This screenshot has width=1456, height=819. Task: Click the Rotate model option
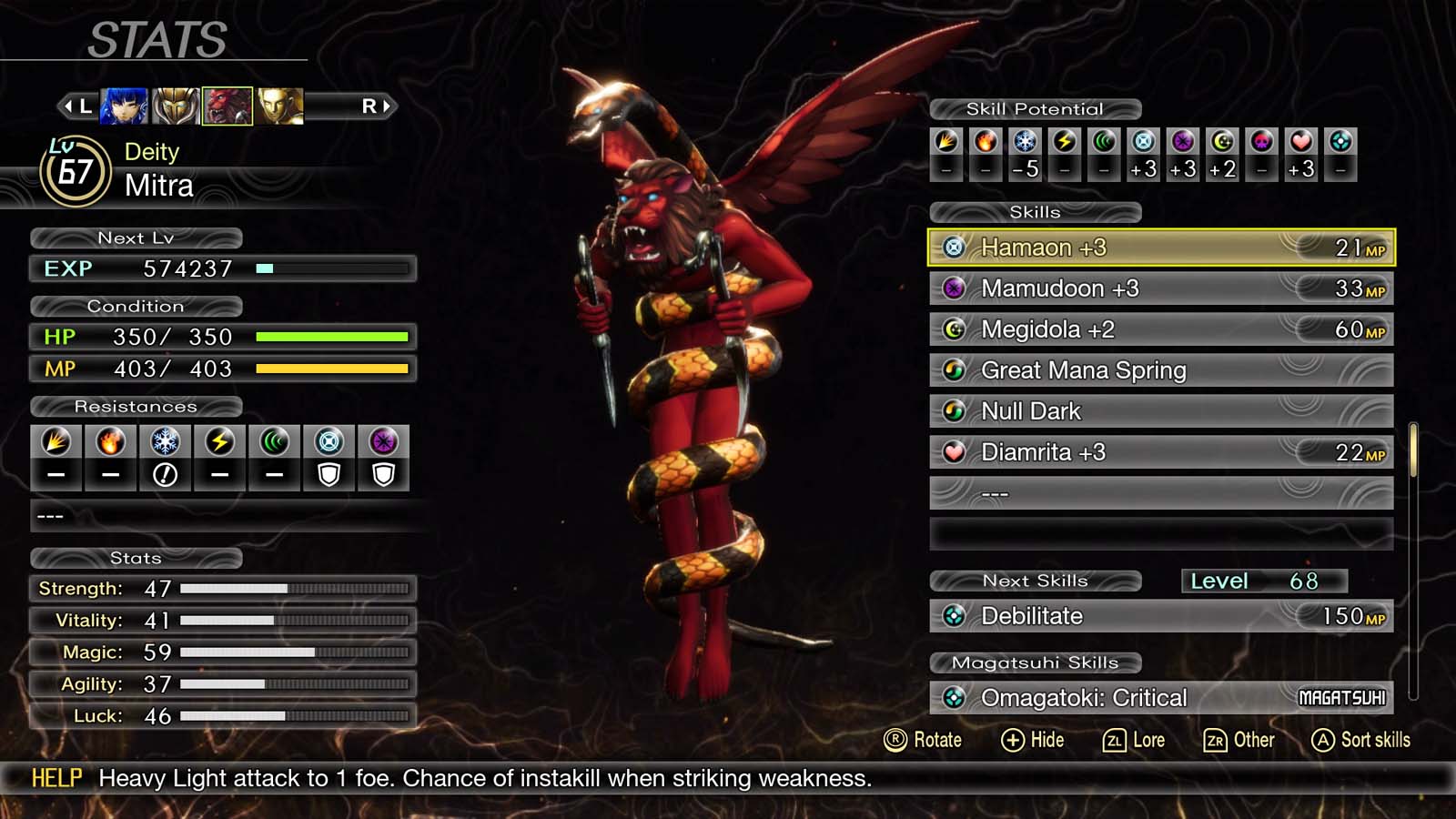[923, 740]
